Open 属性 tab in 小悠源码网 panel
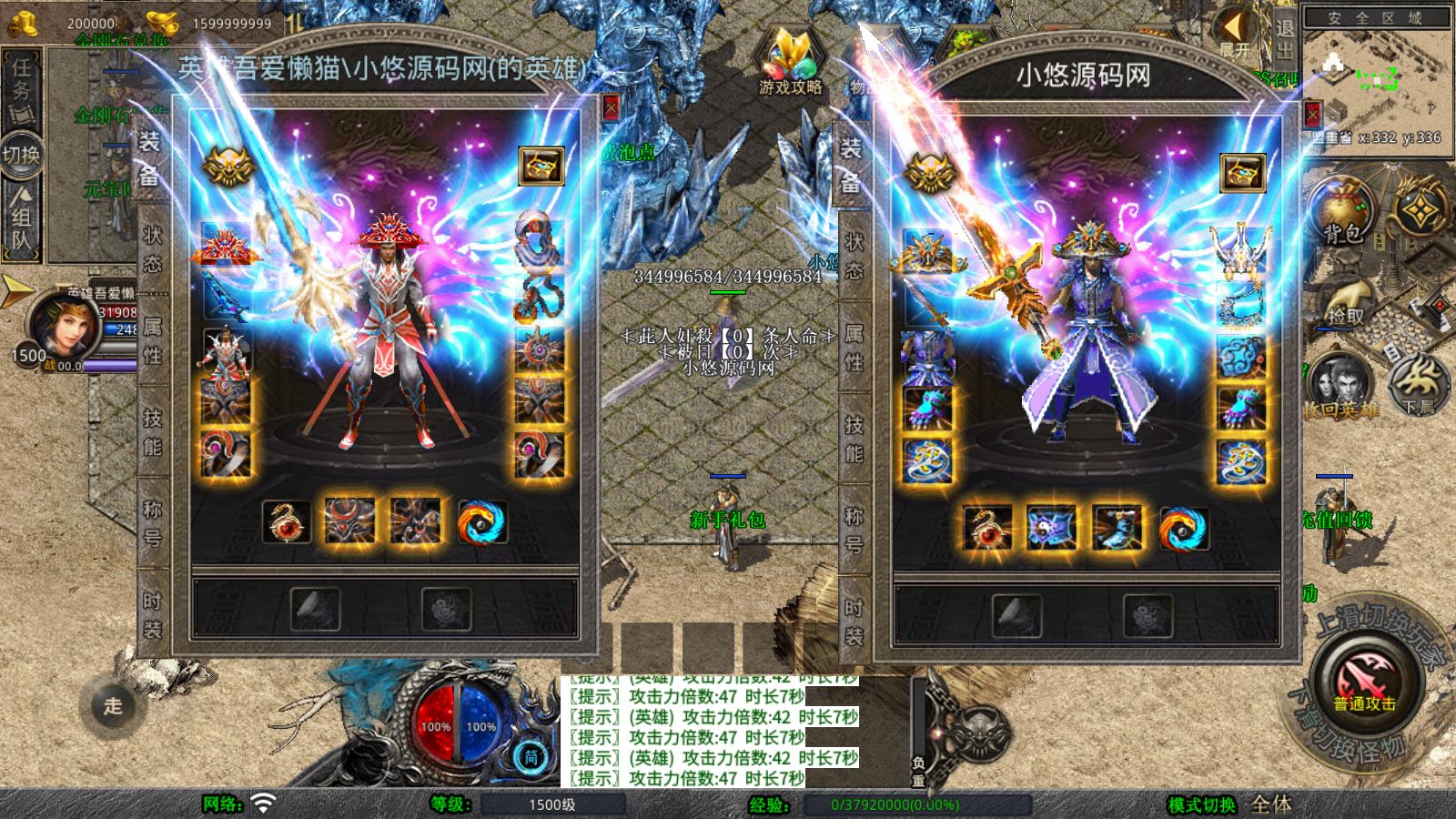 [854, 349]
